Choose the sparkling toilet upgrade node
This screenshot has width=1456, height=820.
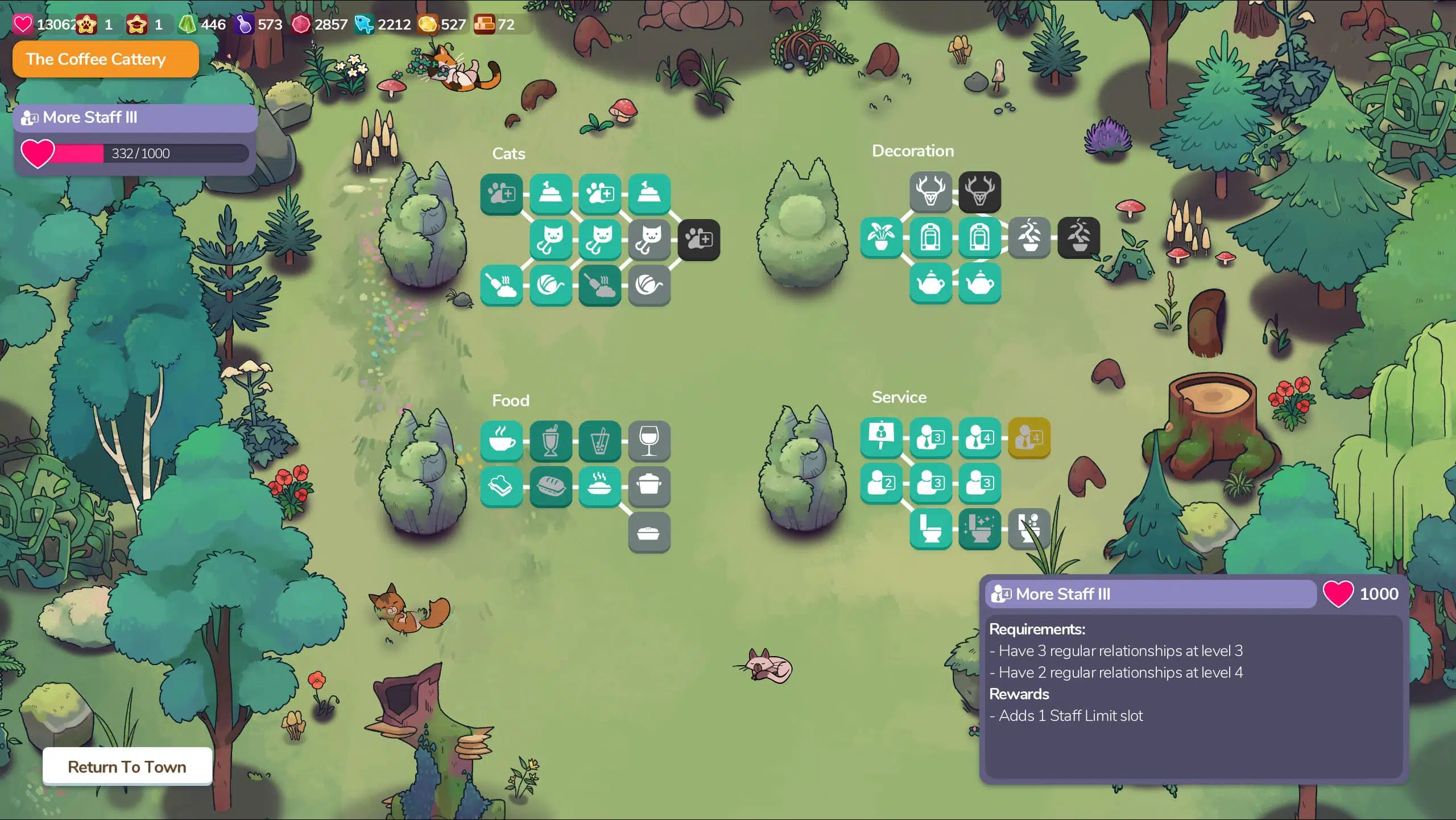tap(979, 529)
